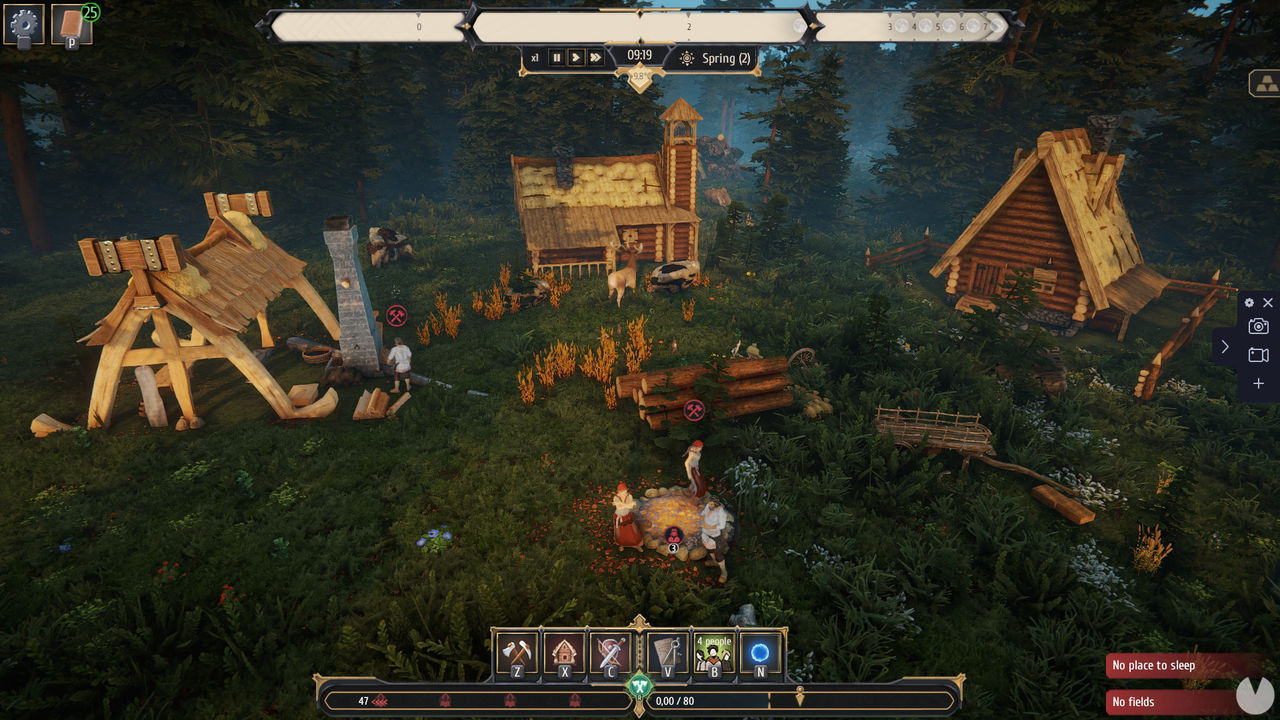
Task: Open the card deck with 25 badge
Action: [x=72, y=24]
